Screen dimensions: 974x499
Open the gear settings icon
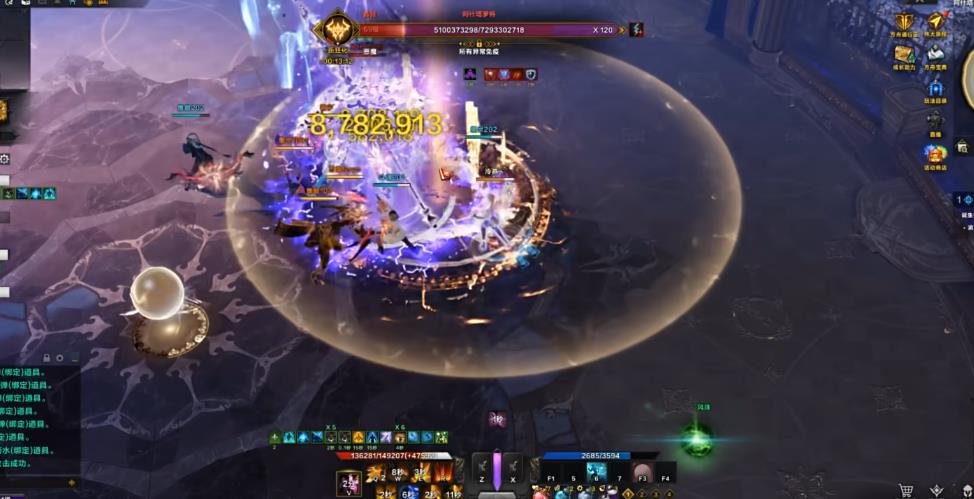(x=5, y=159)
